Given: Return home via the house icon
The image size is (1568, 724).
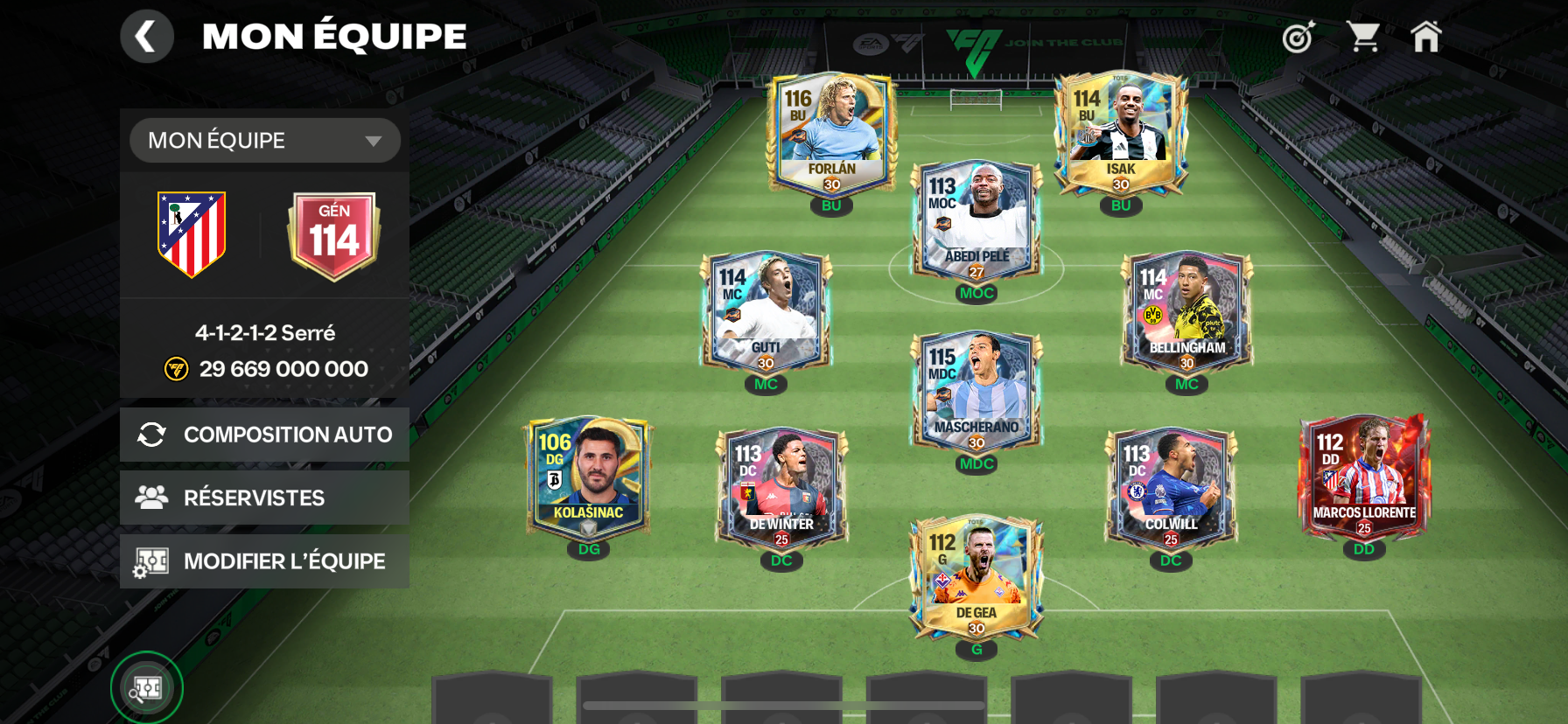Looking at the screenshot, I should click(x=1428, y=37).
